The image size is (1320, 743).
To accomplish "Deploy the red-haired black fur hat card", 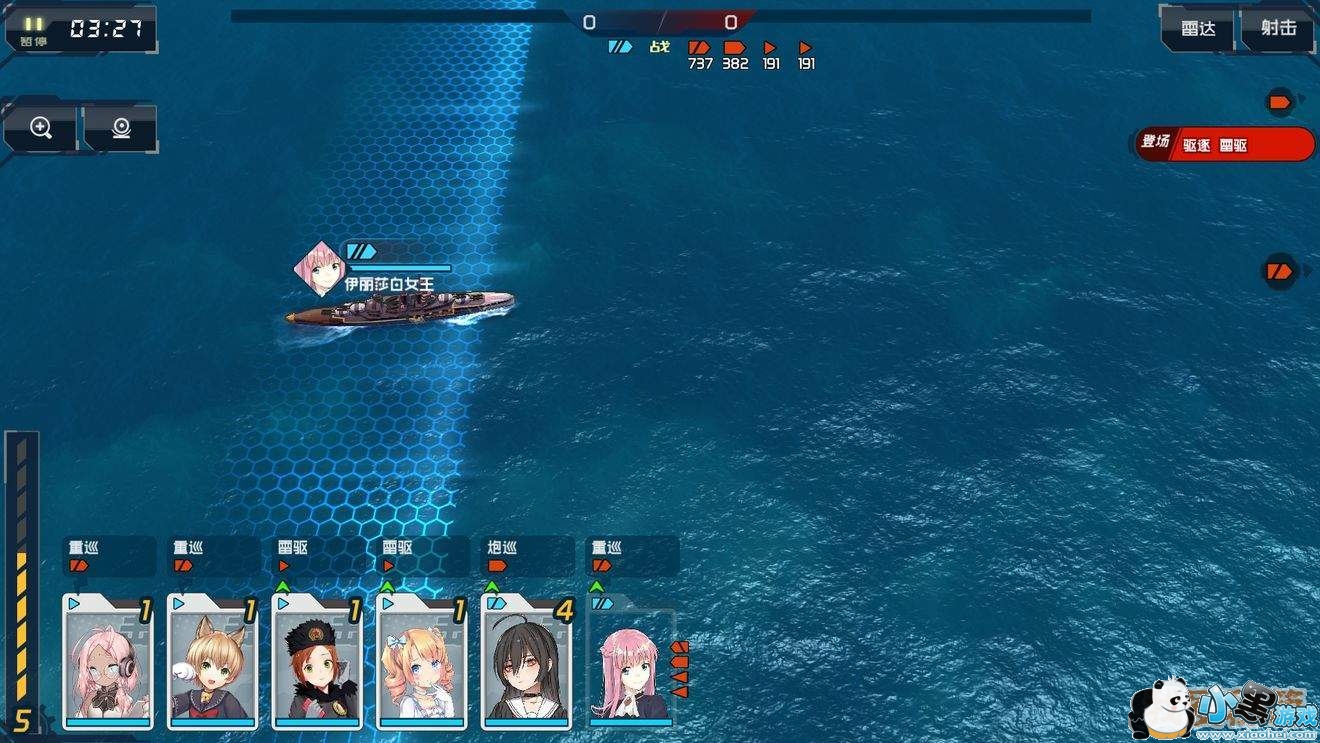I will (317, 662).
